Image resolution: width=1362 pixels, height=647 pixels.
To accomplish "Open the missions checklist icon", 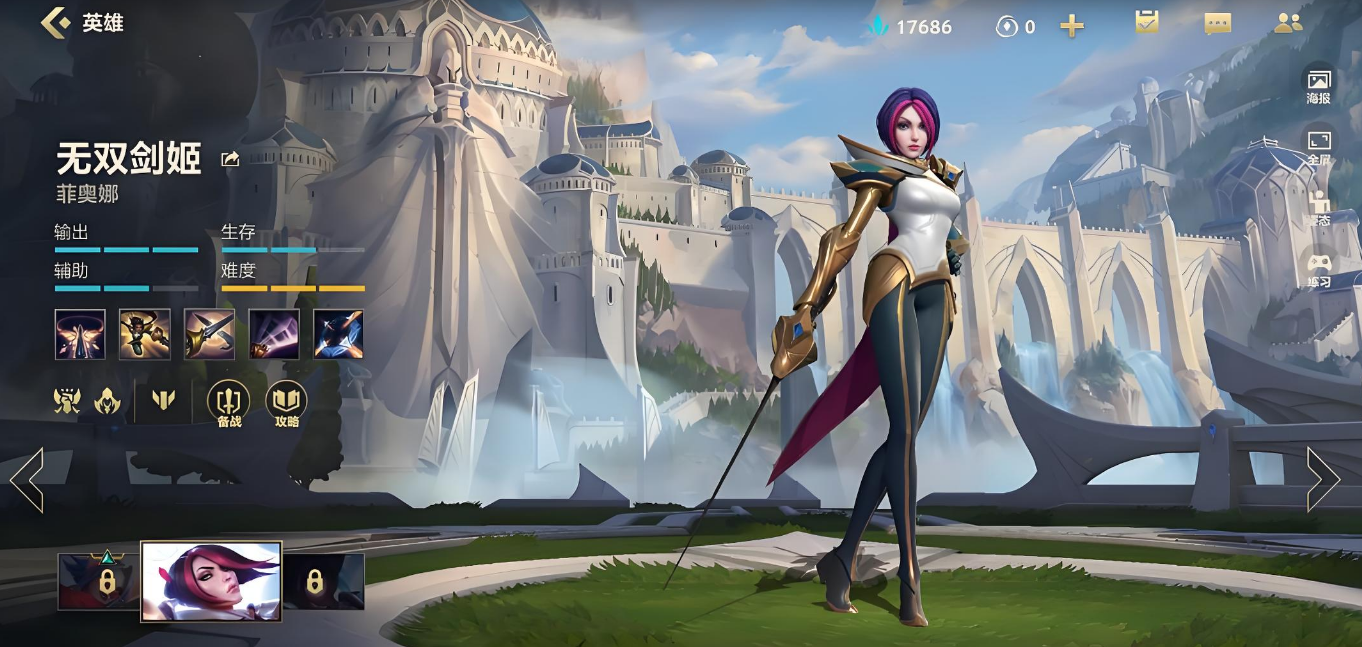I will click(x=1147, y=23).
